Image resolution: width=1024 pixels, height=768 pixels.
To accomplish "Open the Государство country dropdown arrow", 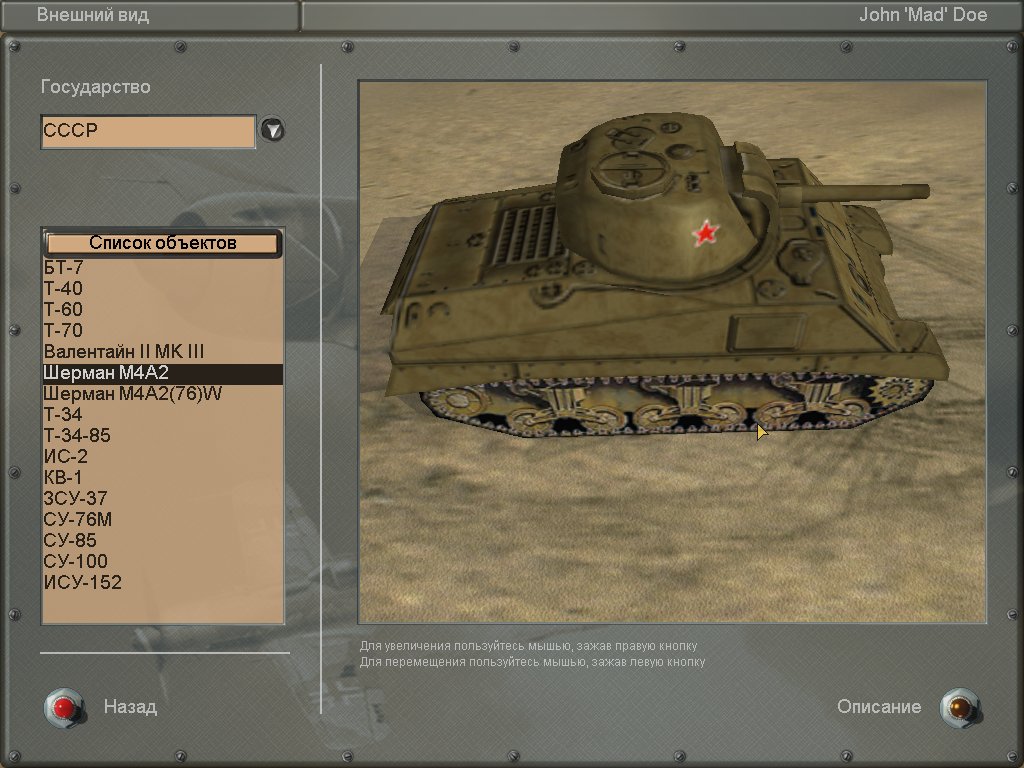I will click(272, 130).
